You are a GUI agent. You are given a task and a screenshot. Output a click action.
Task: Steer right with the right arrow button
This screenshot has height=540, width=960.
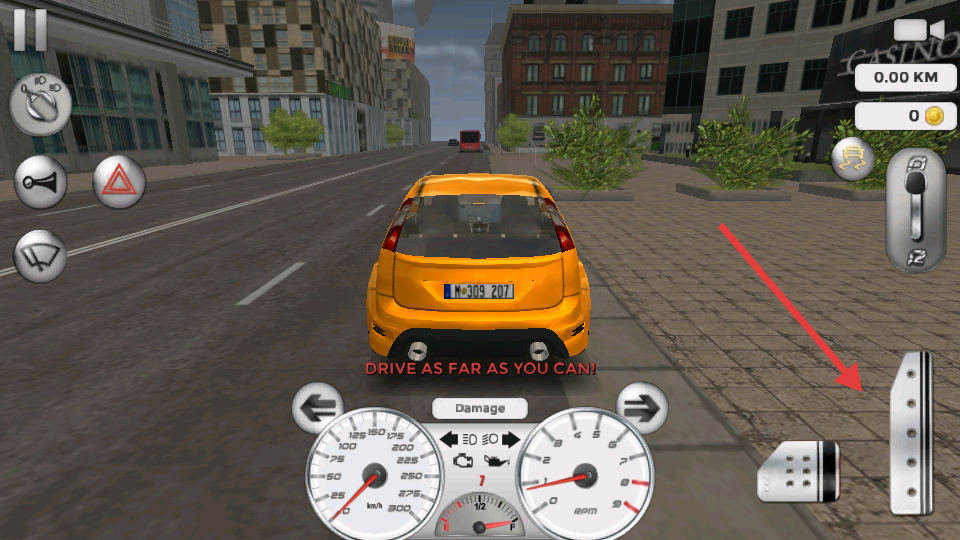tap(642, 407)
